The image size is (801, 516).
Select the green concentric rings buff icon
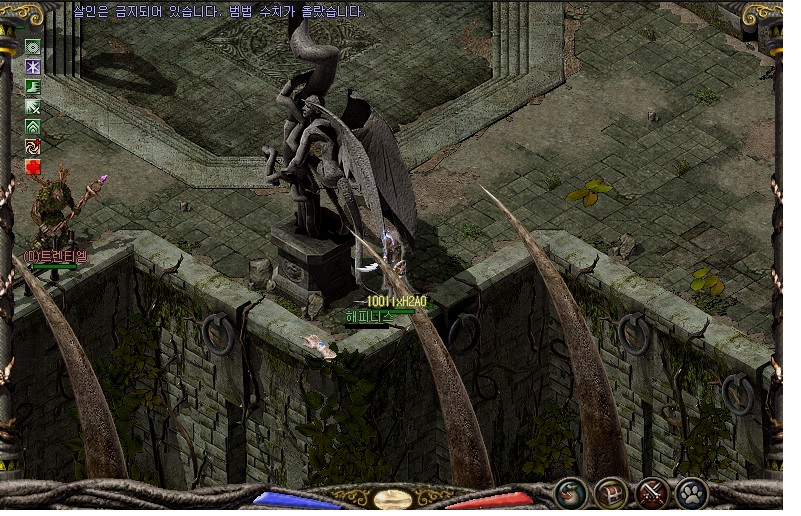tap(33, 46)
